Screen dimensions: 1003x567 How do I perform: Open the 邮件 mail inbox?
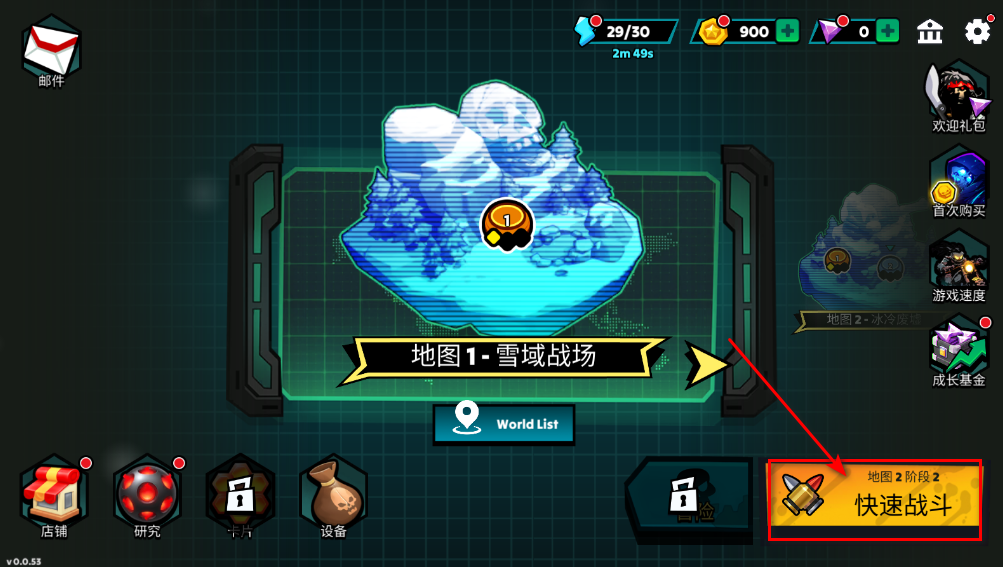click(x=50, y=48)
